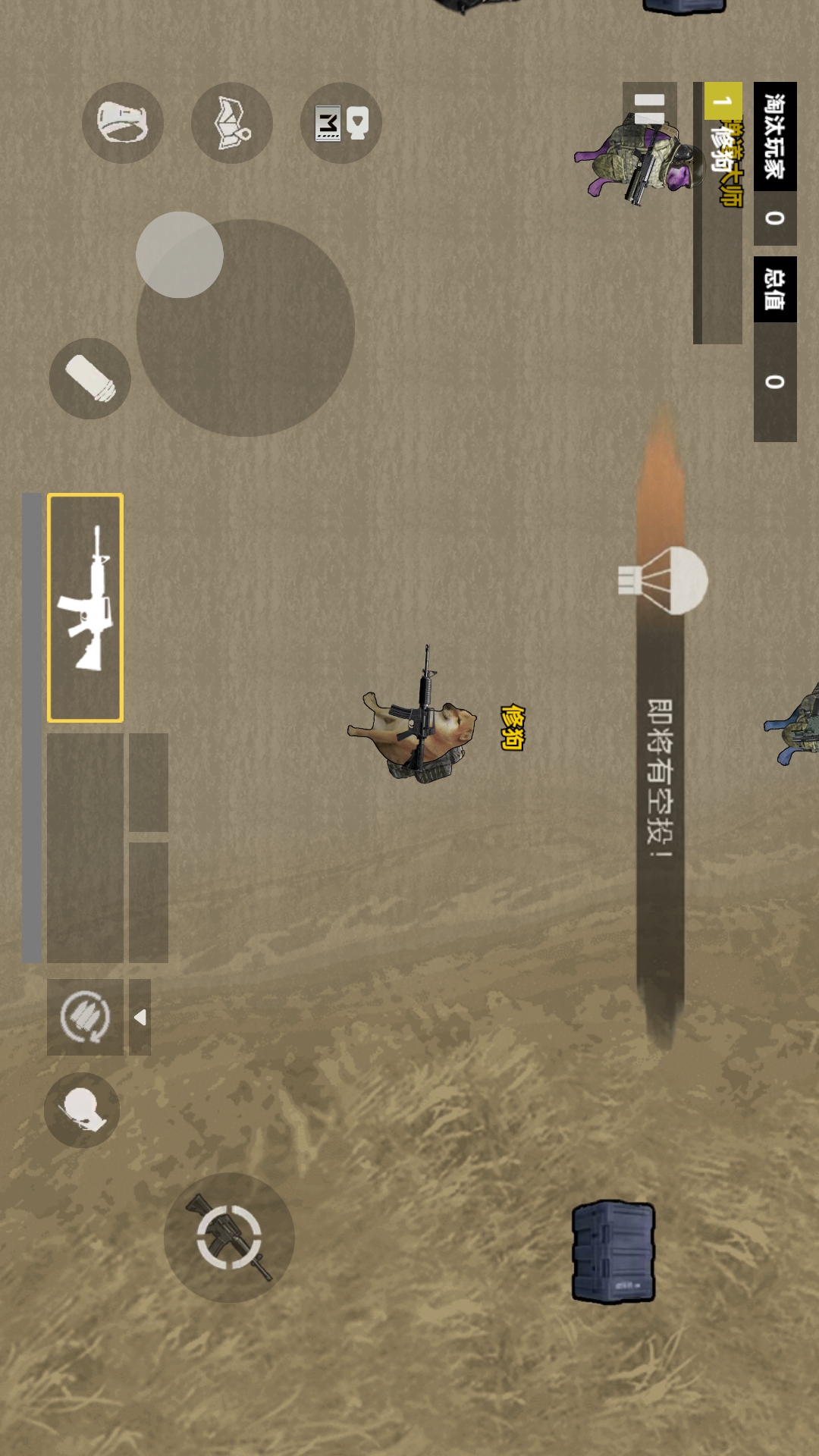Tap the headset voice icon
The height and width of the screenshot is (1456, 819).
pyautogui.click(x=82, y=1110)
